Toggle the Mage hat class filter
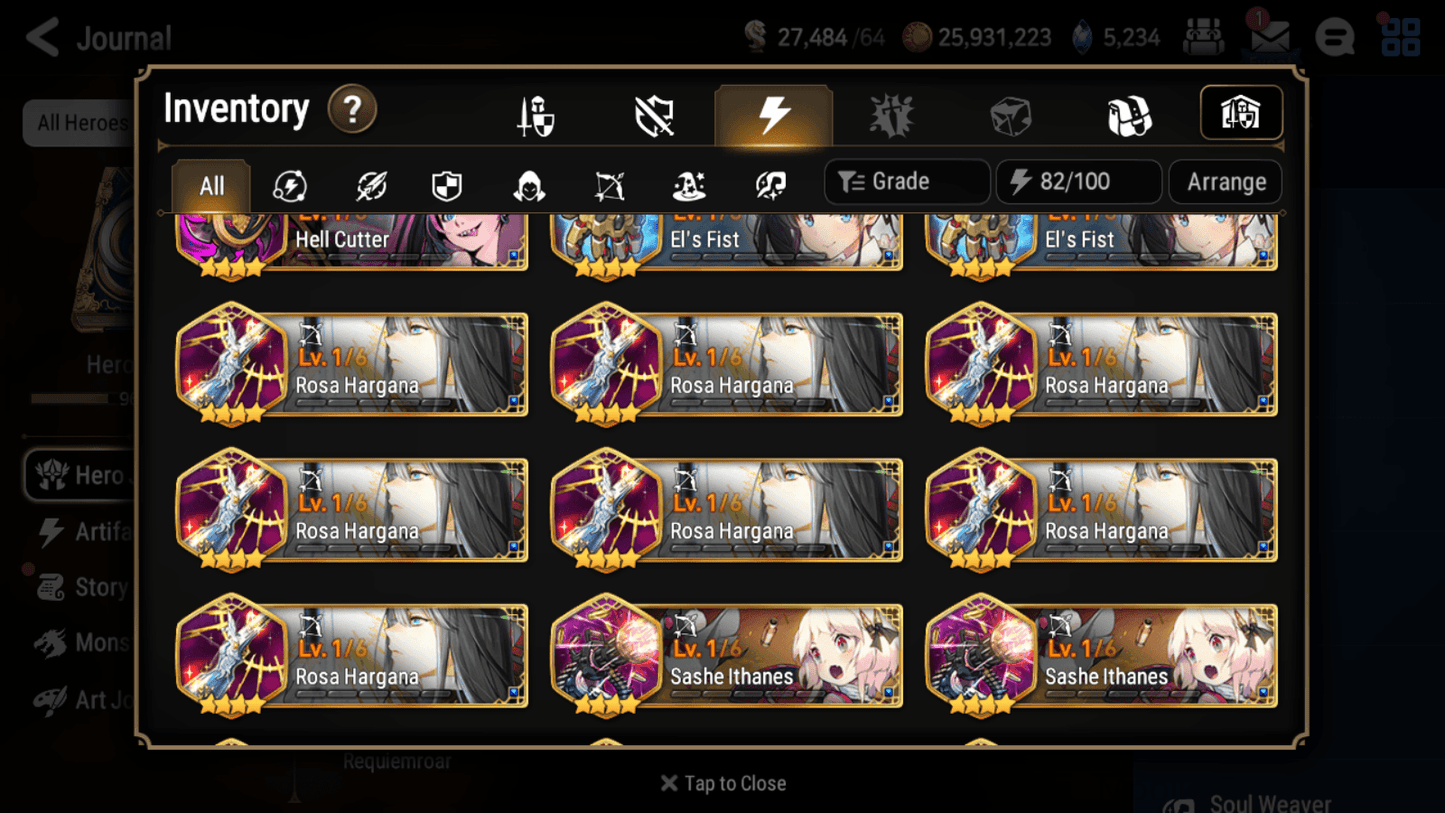The width and height of the screenshot is (1445, 813). 688,182
